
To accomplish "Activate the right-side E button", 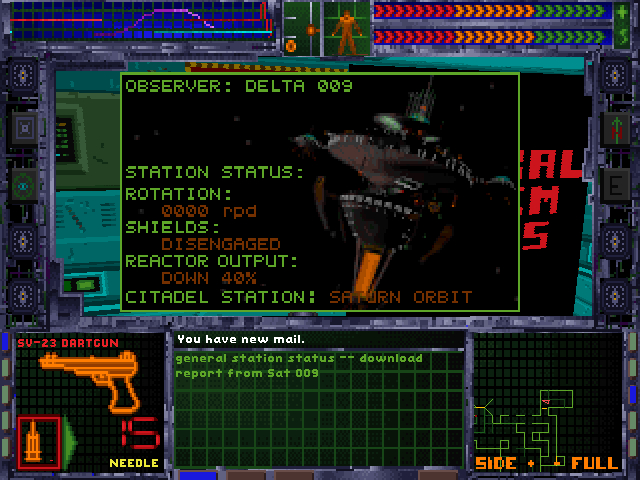I will click(x=615, y=183).
